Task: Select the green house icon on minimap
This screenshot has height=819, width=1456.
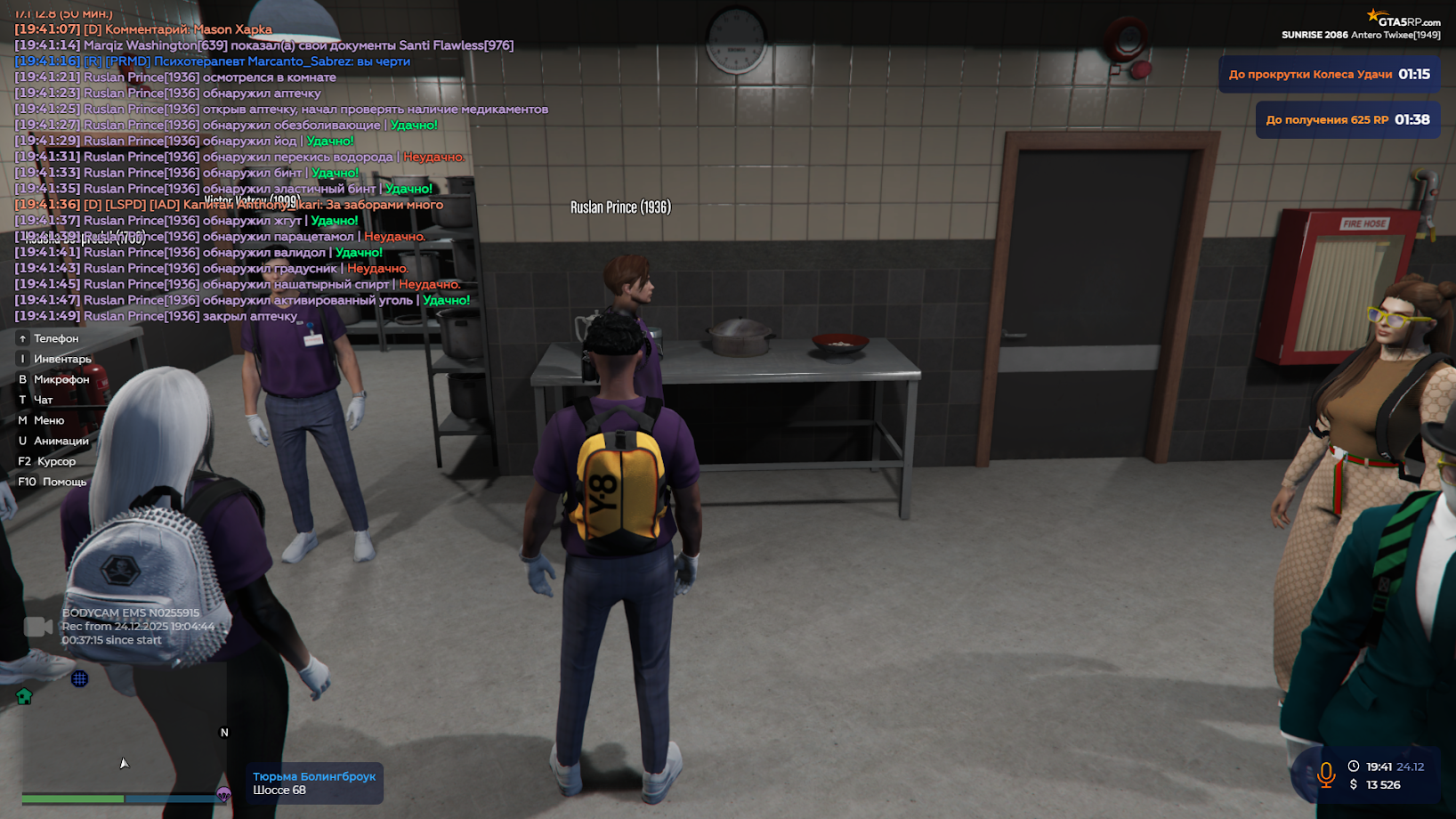Action: pos(26,695)
